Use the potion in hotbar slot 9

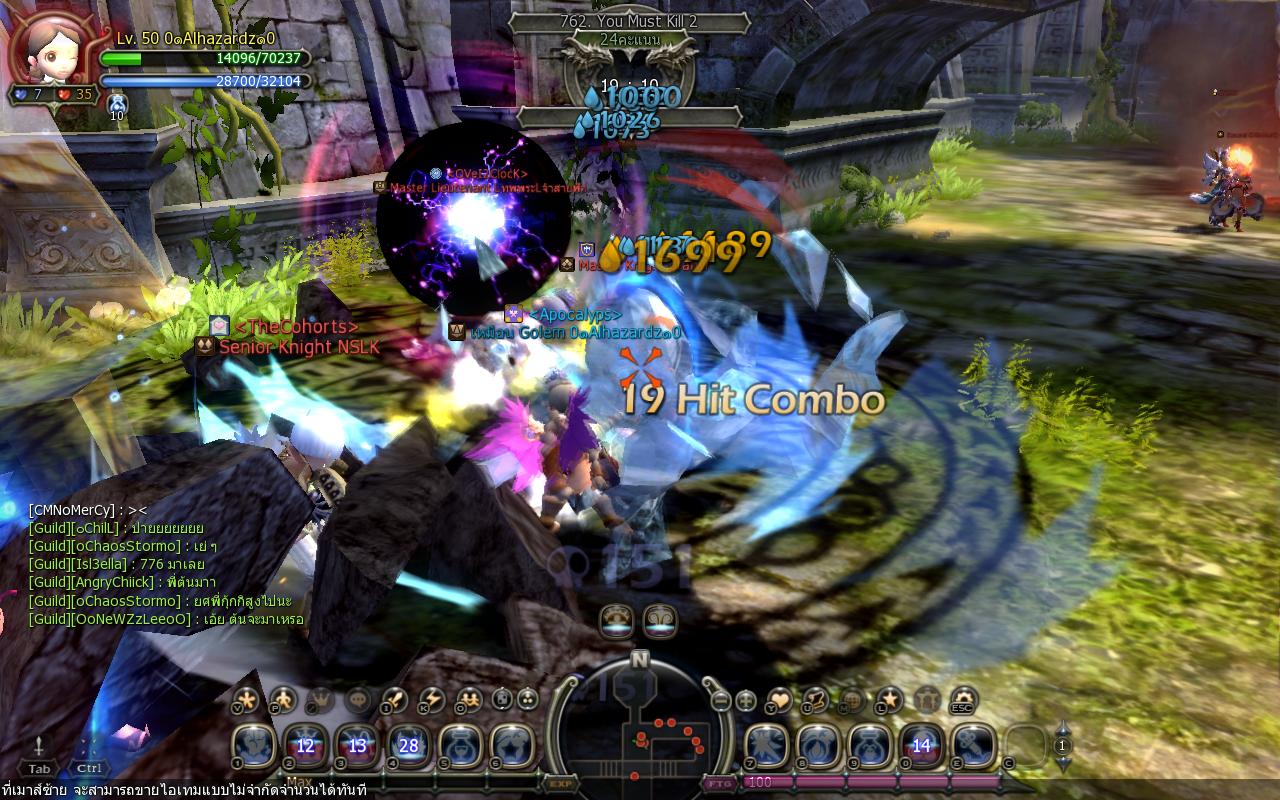pos(869,745)
